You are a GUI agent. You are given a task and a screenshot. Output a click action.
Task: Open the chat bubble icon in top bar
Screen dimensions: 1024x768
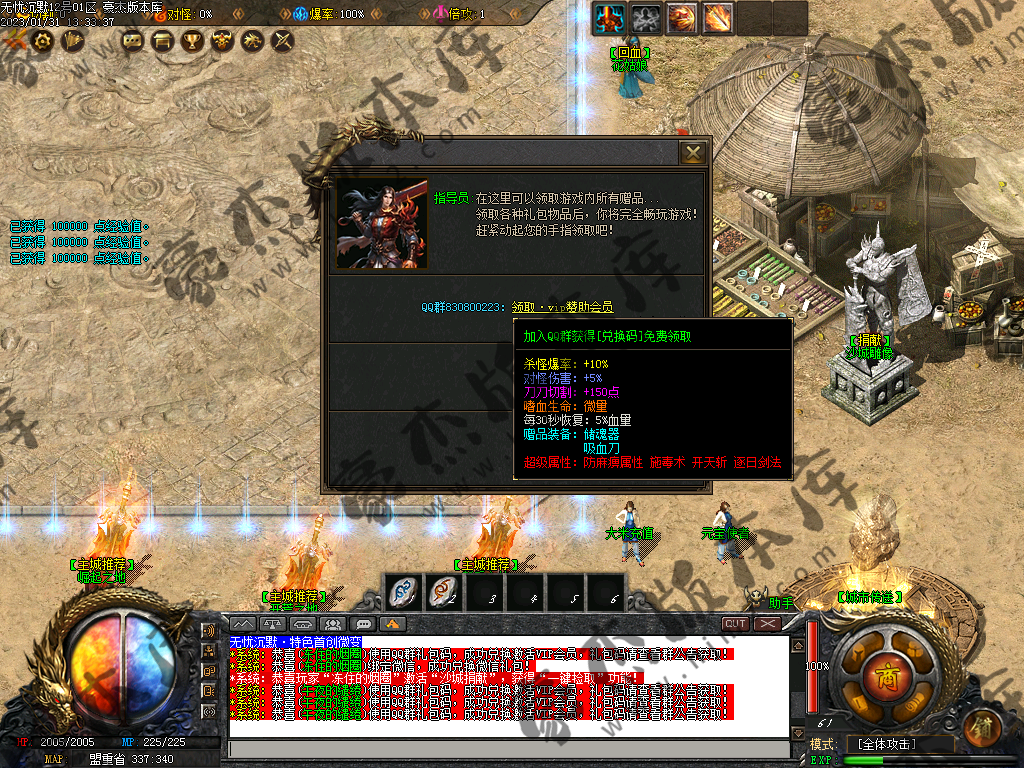(131, 41)
